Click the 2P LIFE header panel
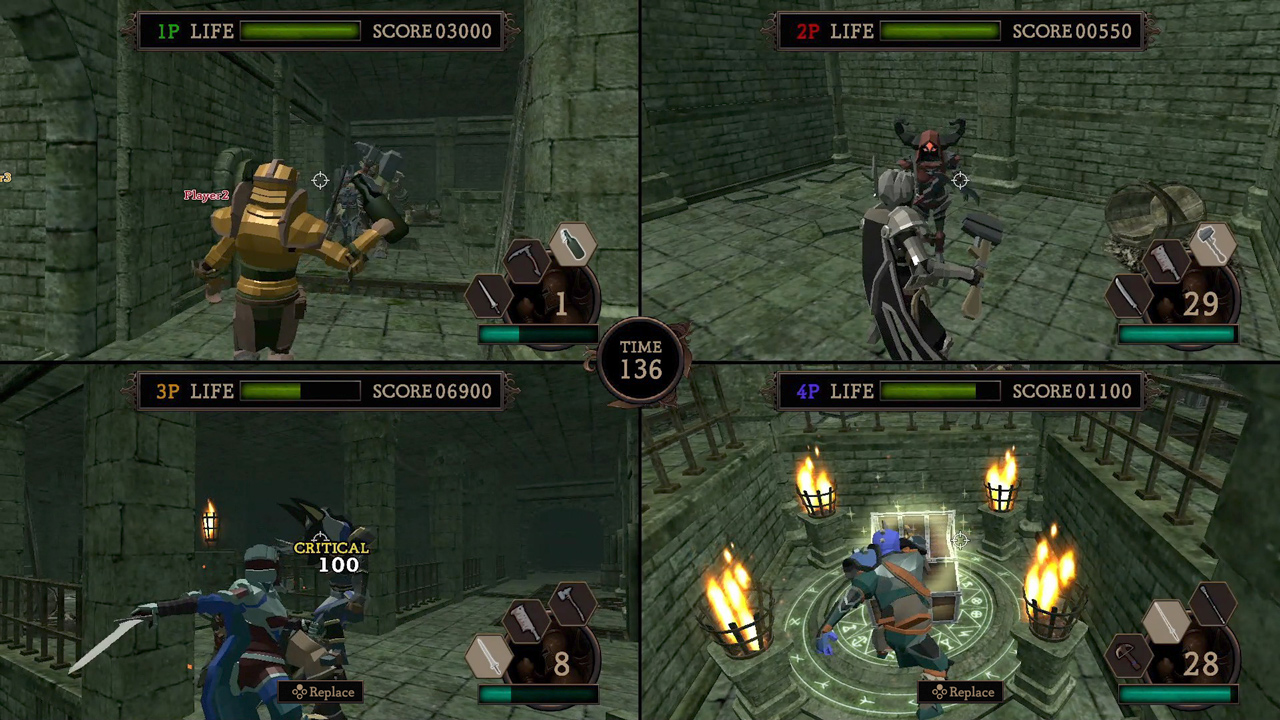The image size is (1280, 720). [890, 31]
